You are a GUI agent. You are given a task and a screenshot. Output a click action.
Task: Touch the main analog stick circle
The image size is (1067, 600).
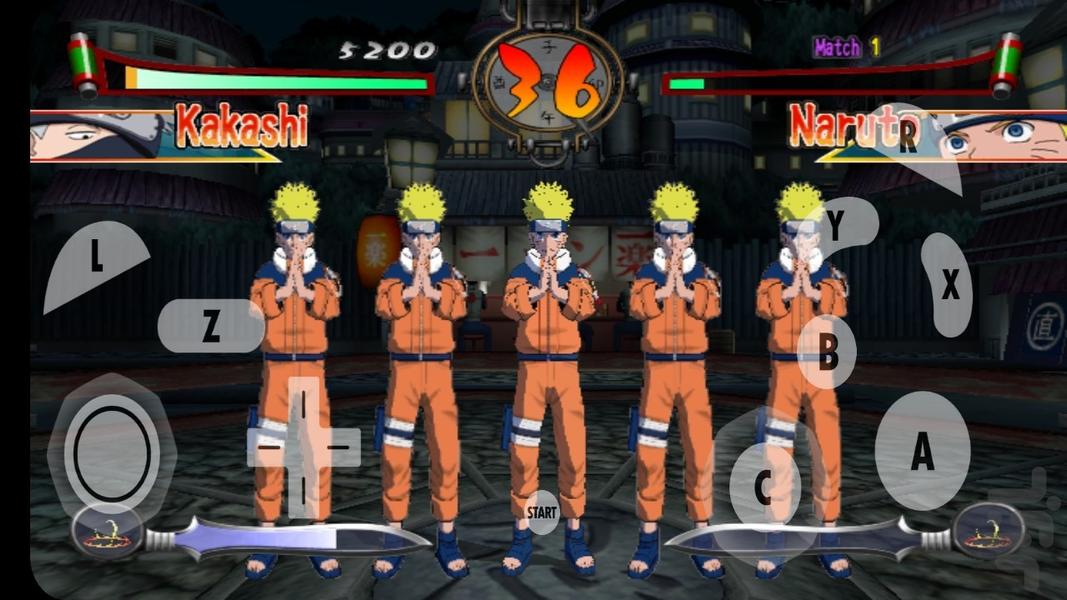112,455
